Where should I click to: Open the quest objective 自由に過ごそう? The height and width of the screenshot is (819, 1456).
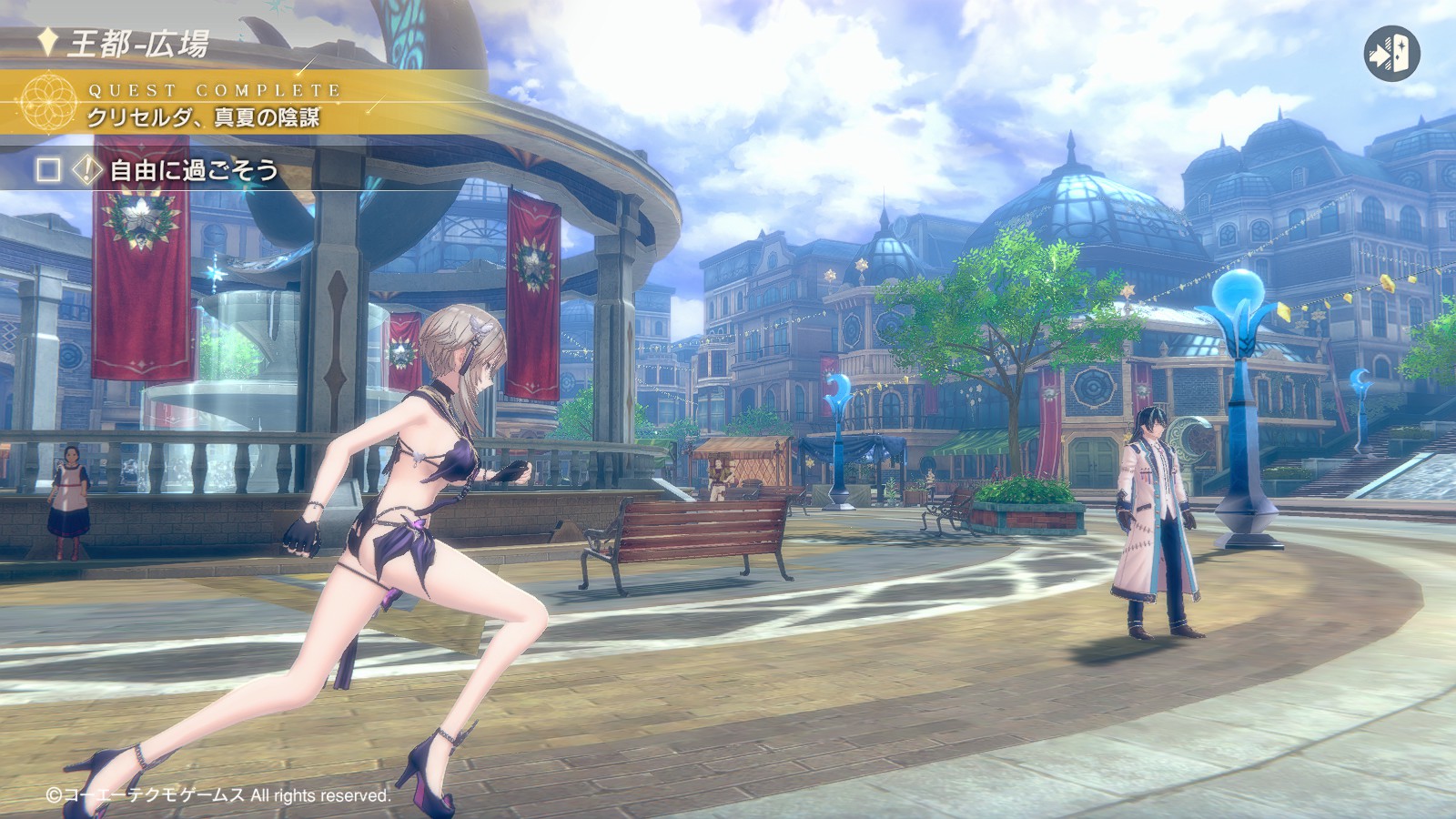[x=193, y=170]
